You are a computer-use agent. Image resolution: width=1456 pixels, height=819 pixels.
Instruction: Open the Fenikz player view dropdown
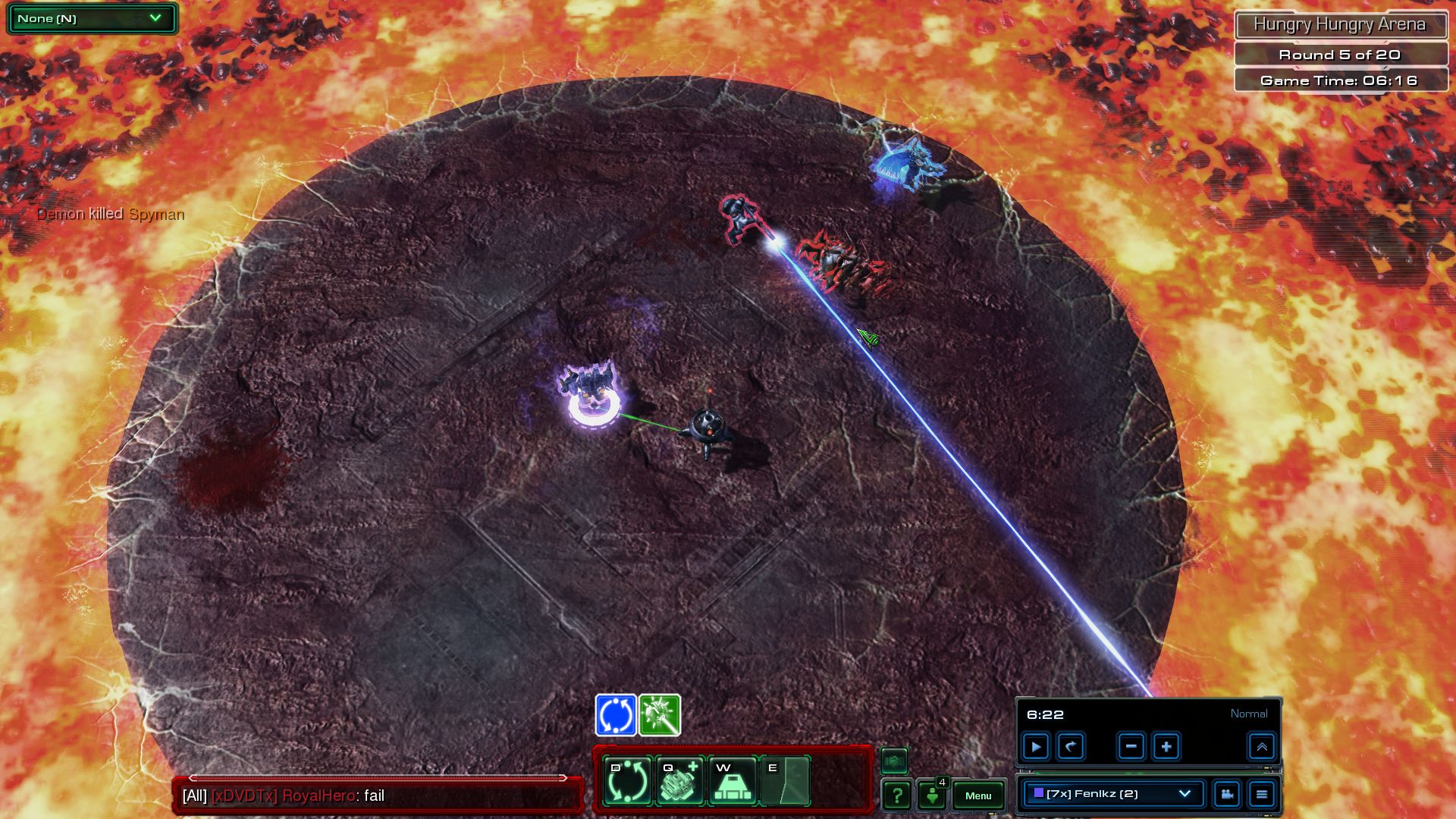click(x=1112, y=794)
